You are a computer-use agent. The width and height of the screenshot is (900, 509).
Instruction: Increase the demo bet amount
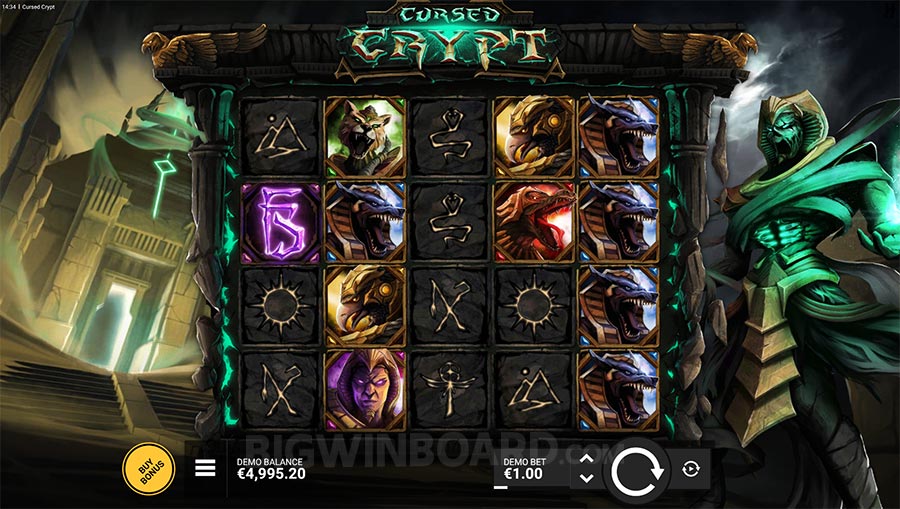coord(587,459)
